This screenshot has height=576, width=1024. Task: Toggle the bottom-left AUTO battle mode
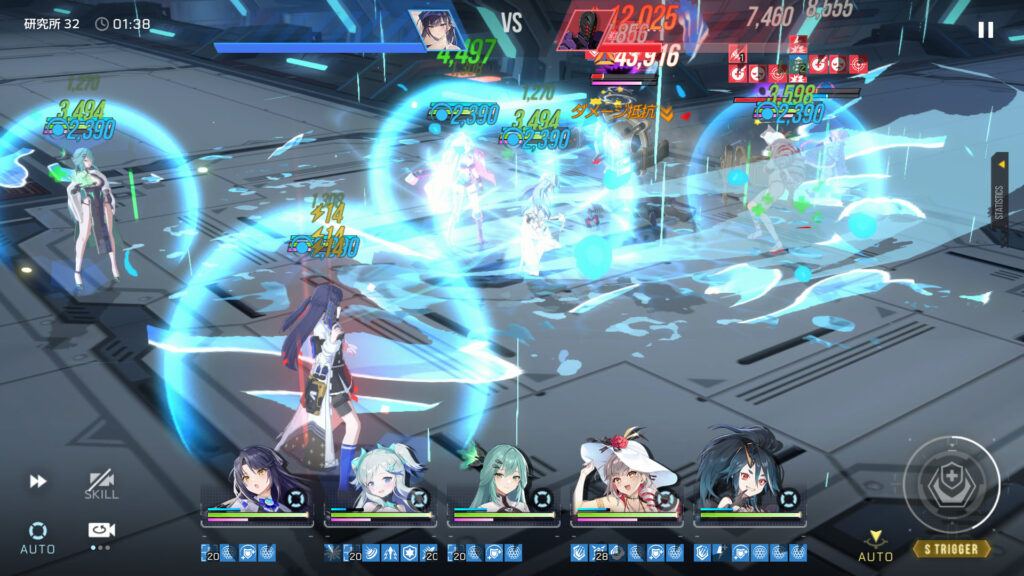(38, 536)
